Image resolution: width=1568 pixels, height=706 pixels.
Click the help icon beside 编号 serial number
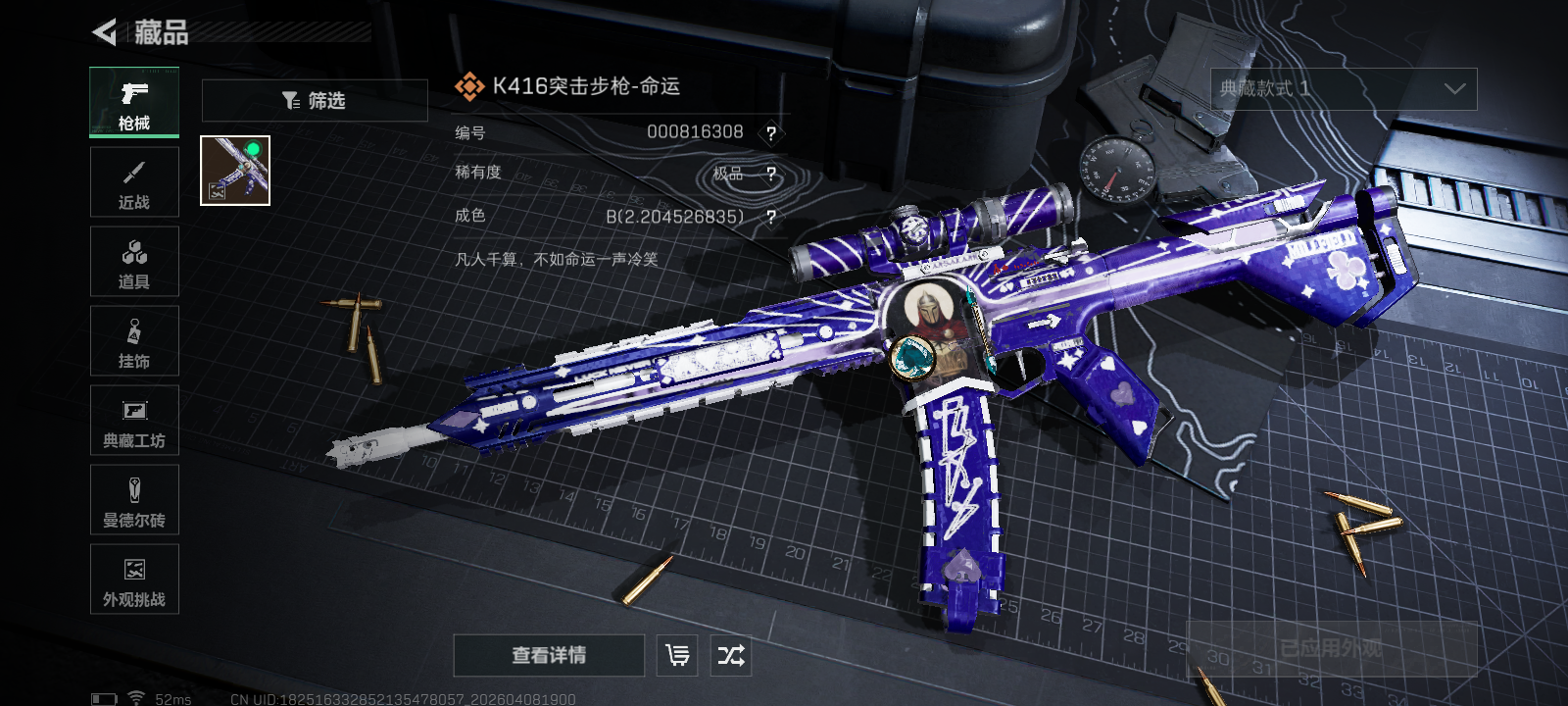click(x=771, y=133)
